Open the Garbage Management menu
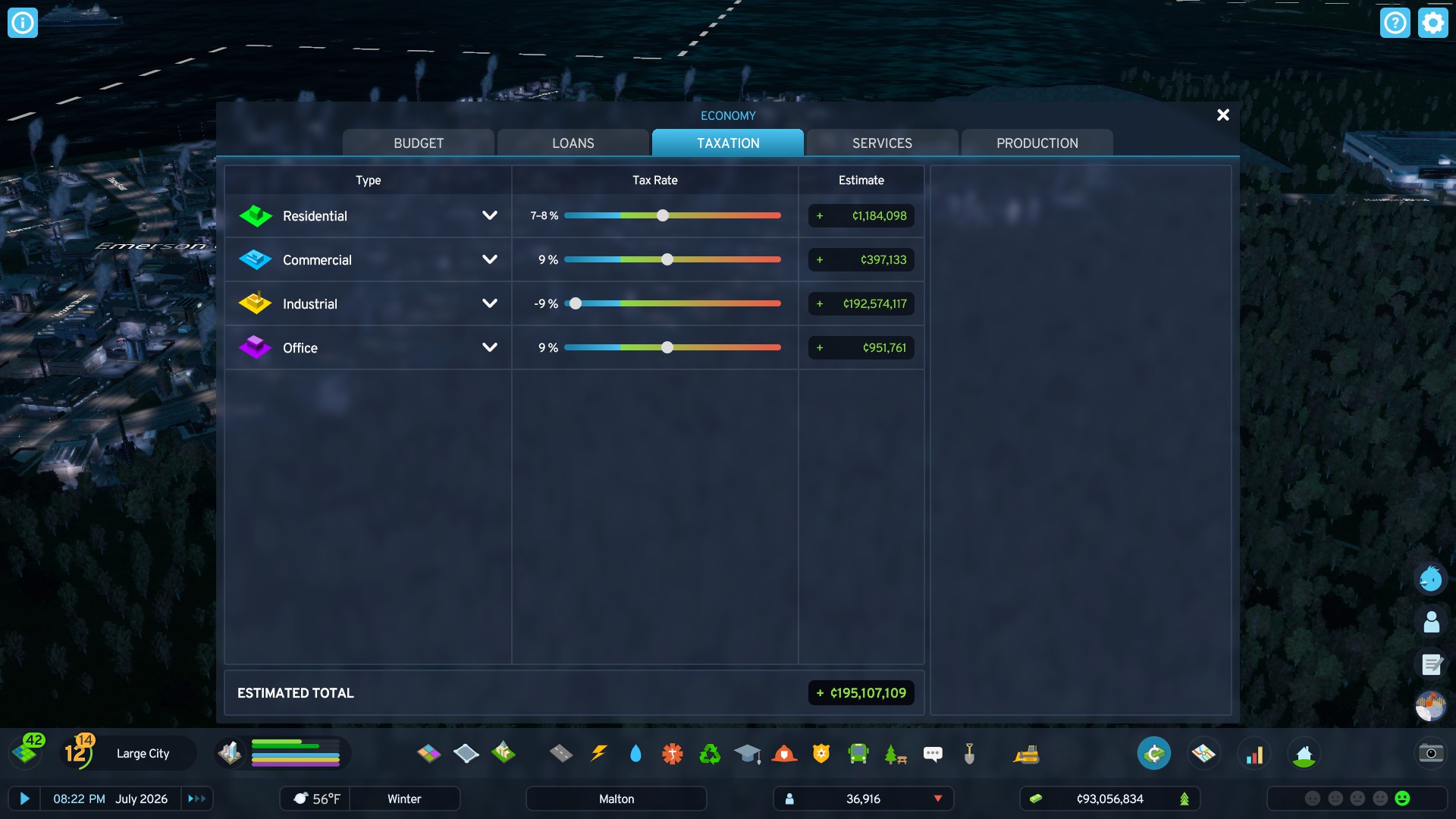 [x=709, y=753]
